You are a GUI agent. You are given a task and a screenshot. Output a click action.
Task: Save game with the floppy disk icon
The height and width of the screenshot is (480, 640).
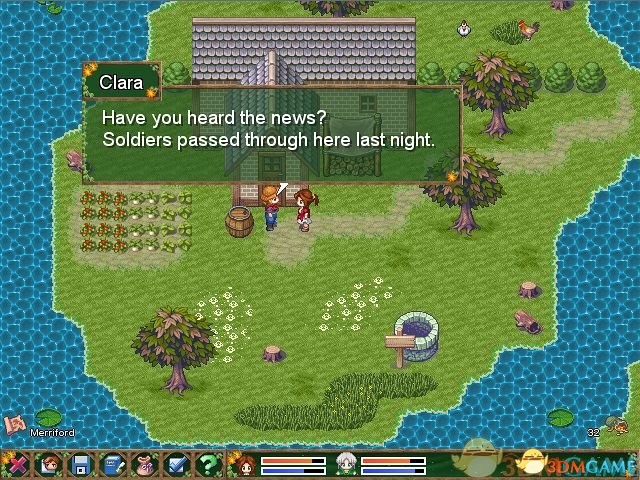pos(81,464)
